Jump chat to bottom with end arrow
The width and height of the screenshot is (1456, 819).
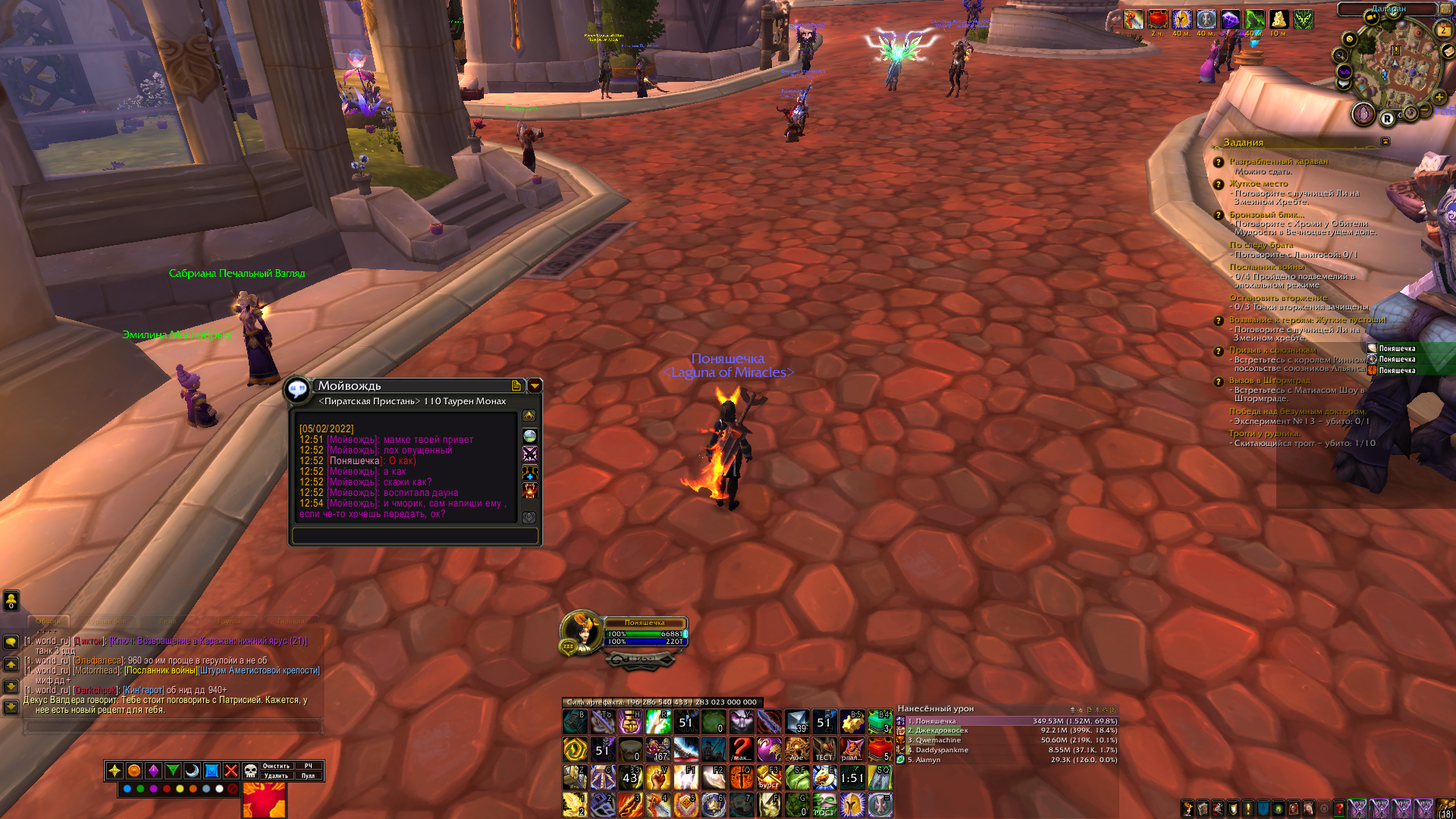tap(11, 707)
